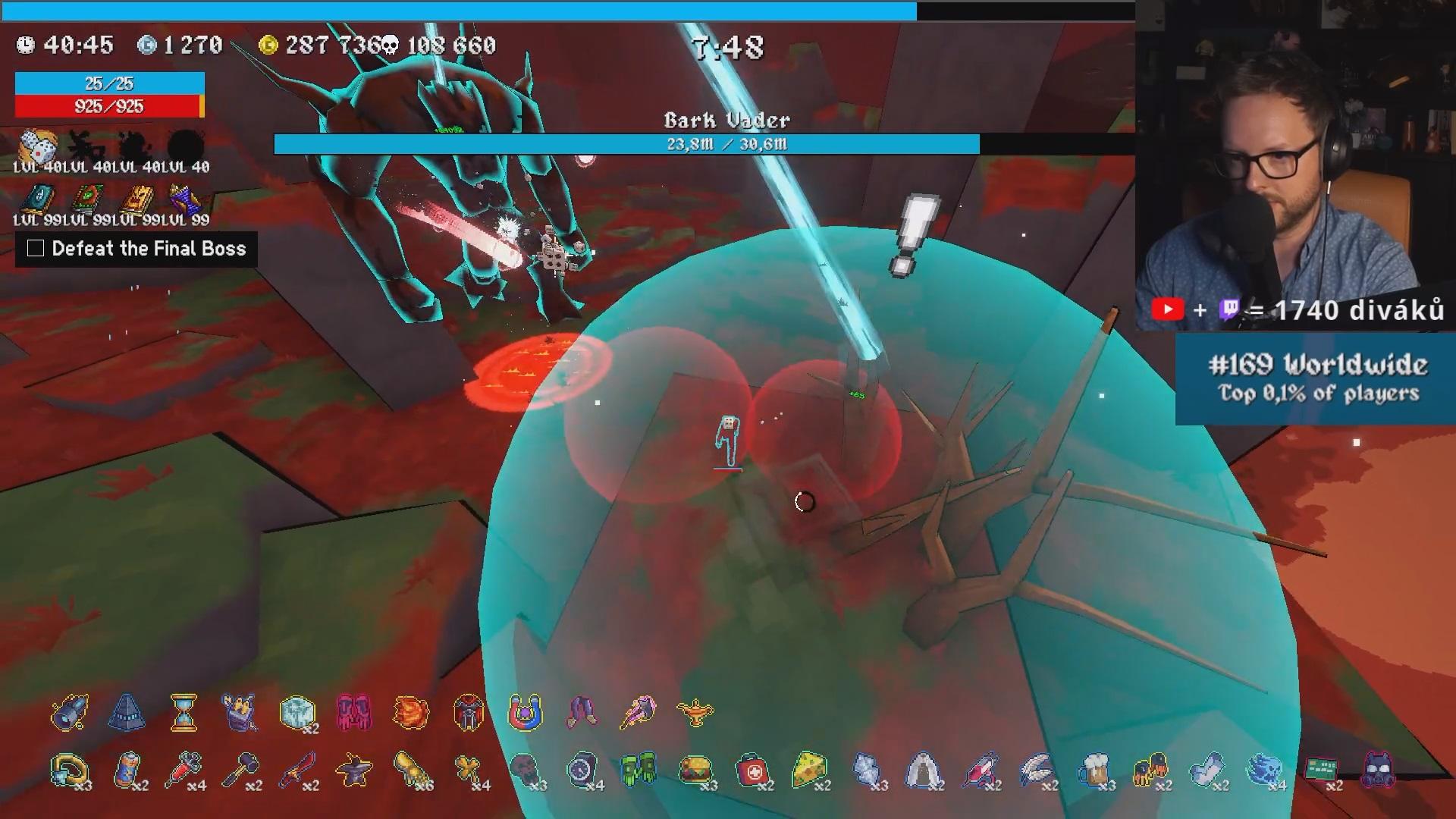Click the red syringe item icon

point(185,770)
